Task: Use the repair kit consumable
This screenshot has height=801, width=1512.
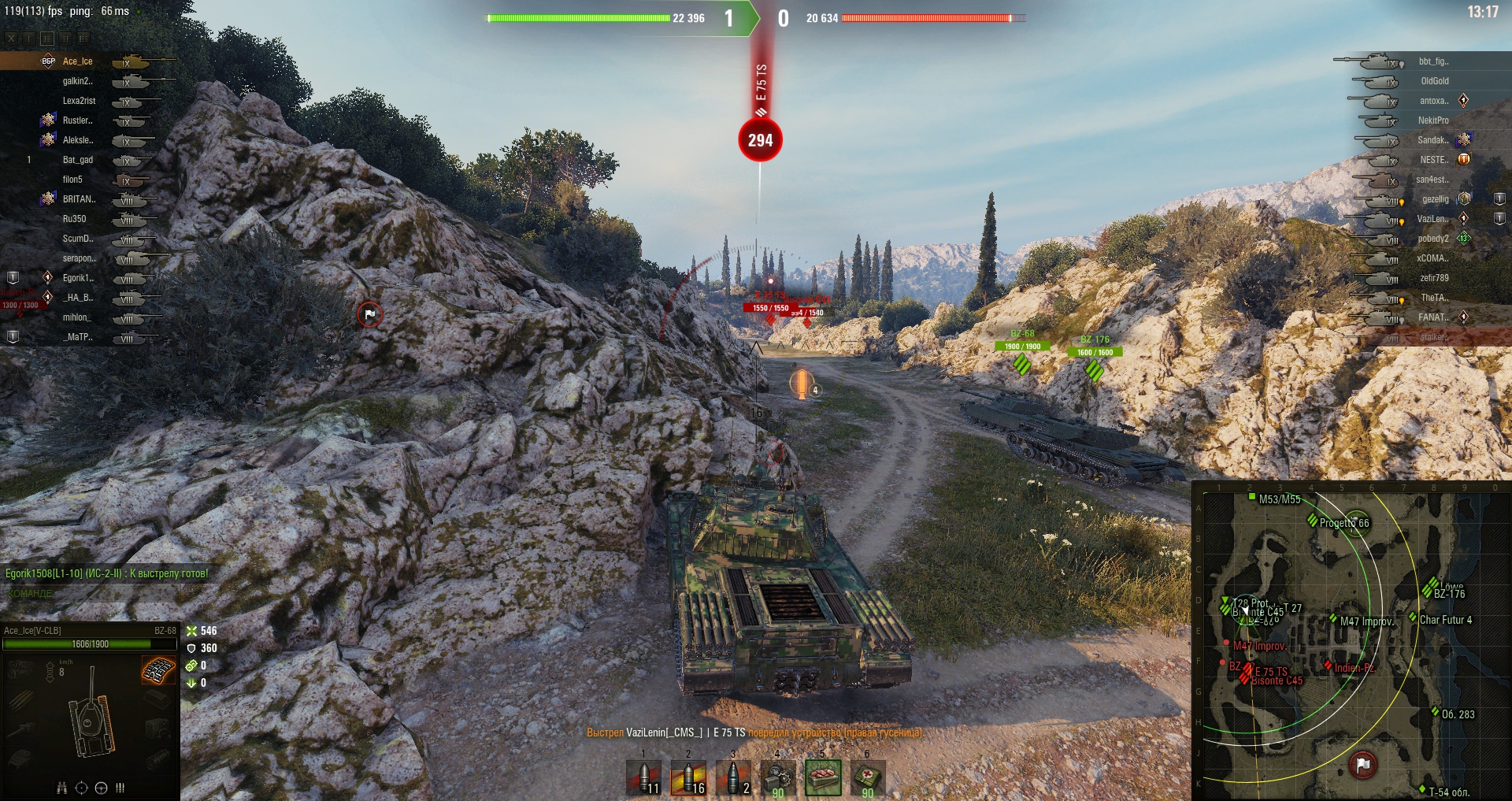Action: pyautogui.click(x=778, y=777)
